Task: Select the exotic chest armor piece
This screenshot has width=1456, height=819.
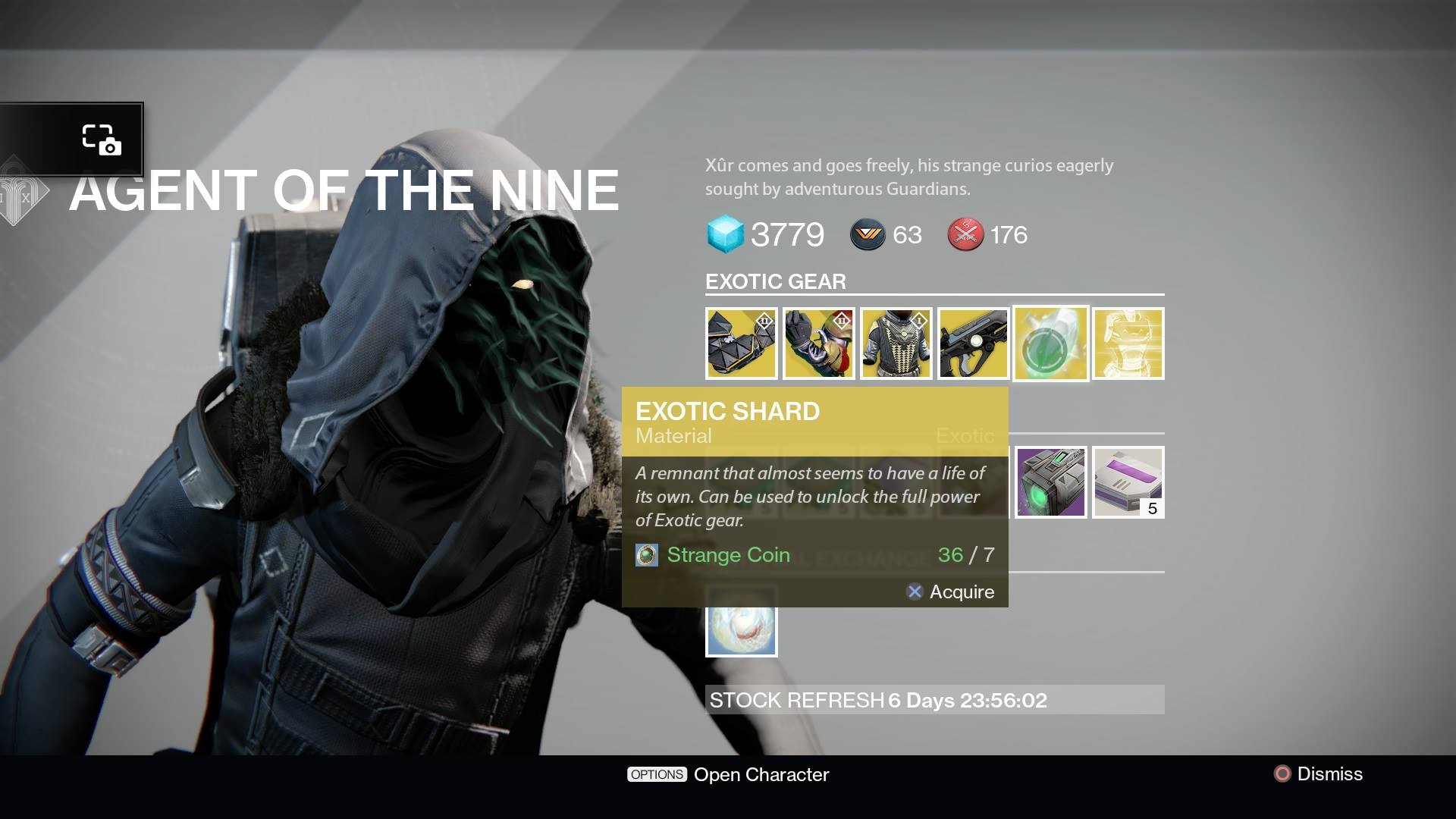Action: coord(896,343)
